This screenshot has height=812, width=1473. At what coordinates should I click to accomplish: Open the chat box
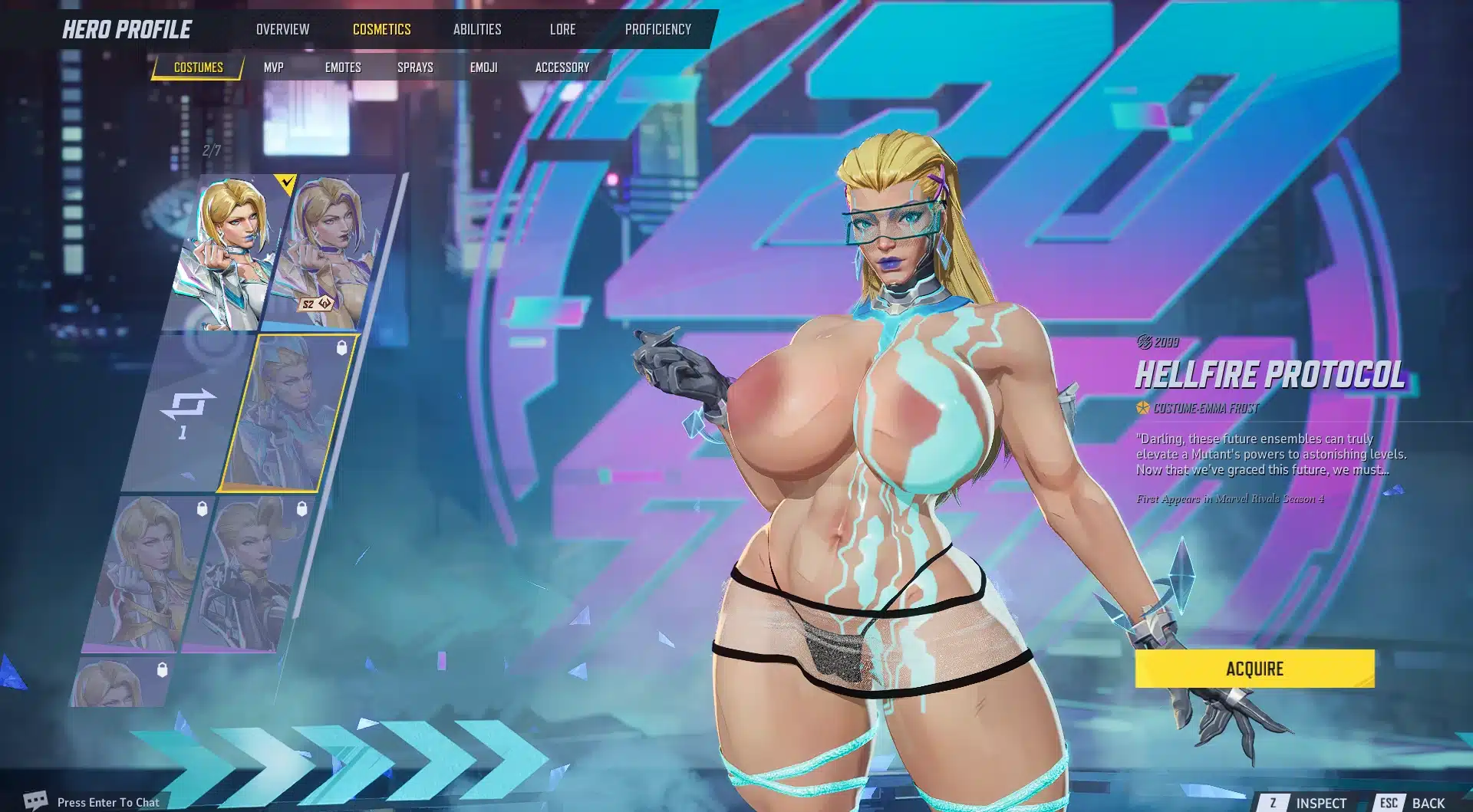[107, 802]
